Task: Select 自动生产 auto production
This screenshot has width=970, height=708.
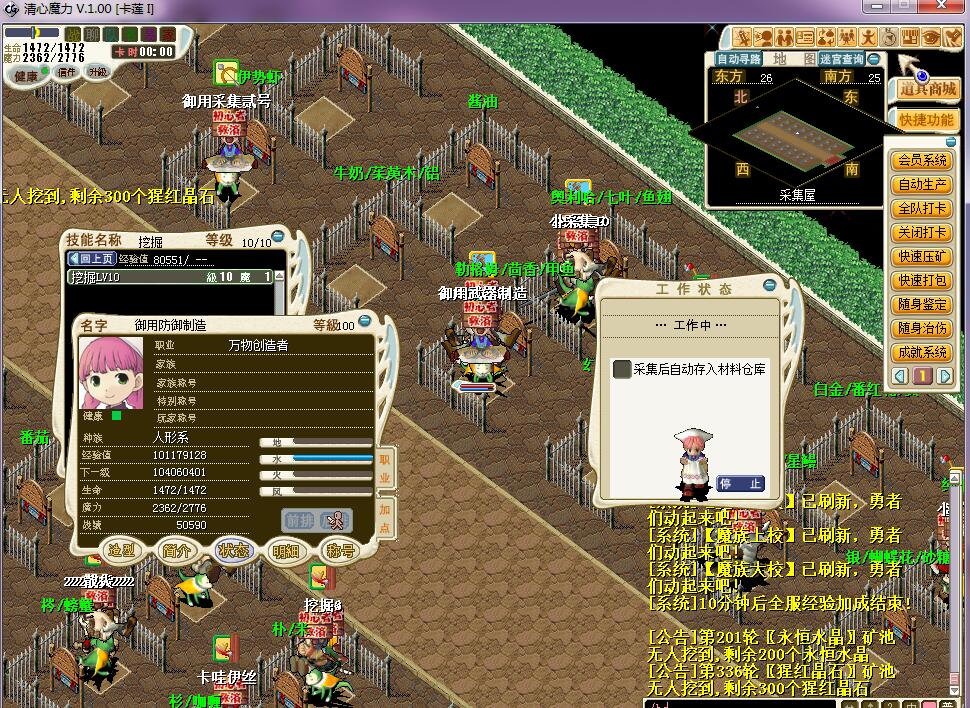Action: point(922,184)
